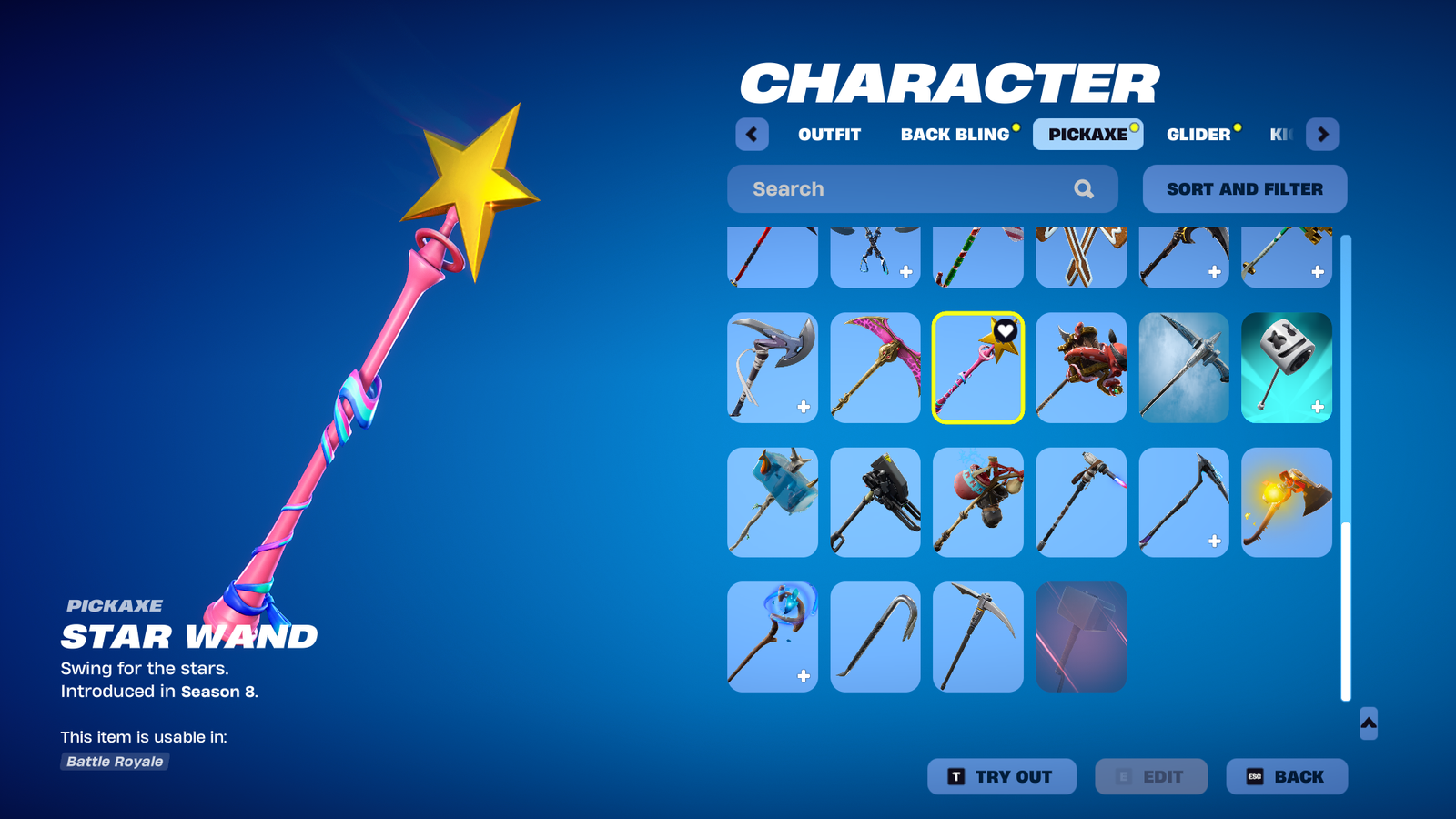The width and height of the screenshot is (1456, 819).
Task: Show the next categories with the right arrow
Action: coord(1322,135)
